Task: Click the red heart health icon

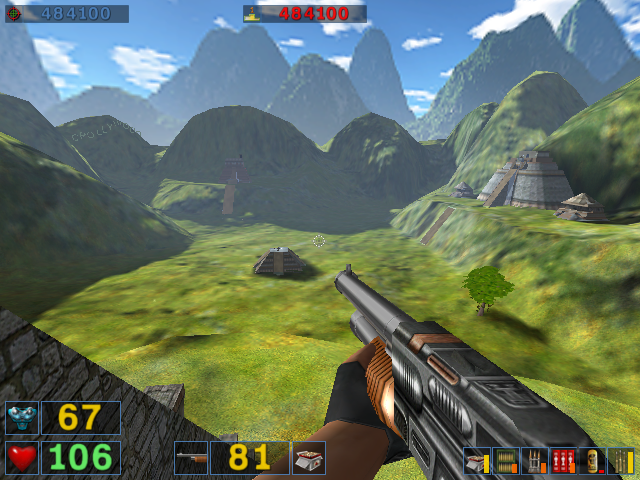Action: click(22, 458)
